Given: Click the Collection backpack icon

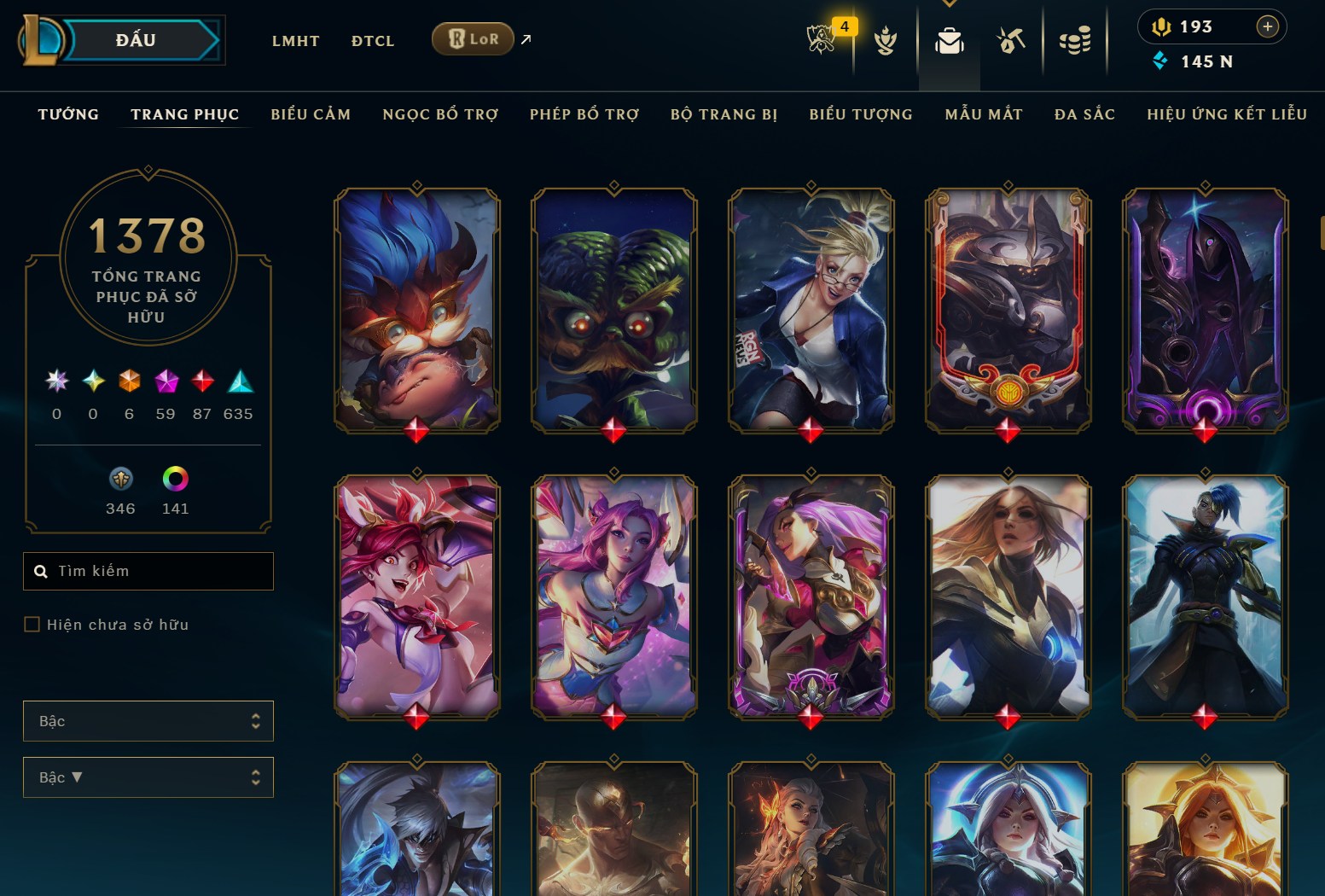Looking at the screenshot, I should [x=949, y=38].
